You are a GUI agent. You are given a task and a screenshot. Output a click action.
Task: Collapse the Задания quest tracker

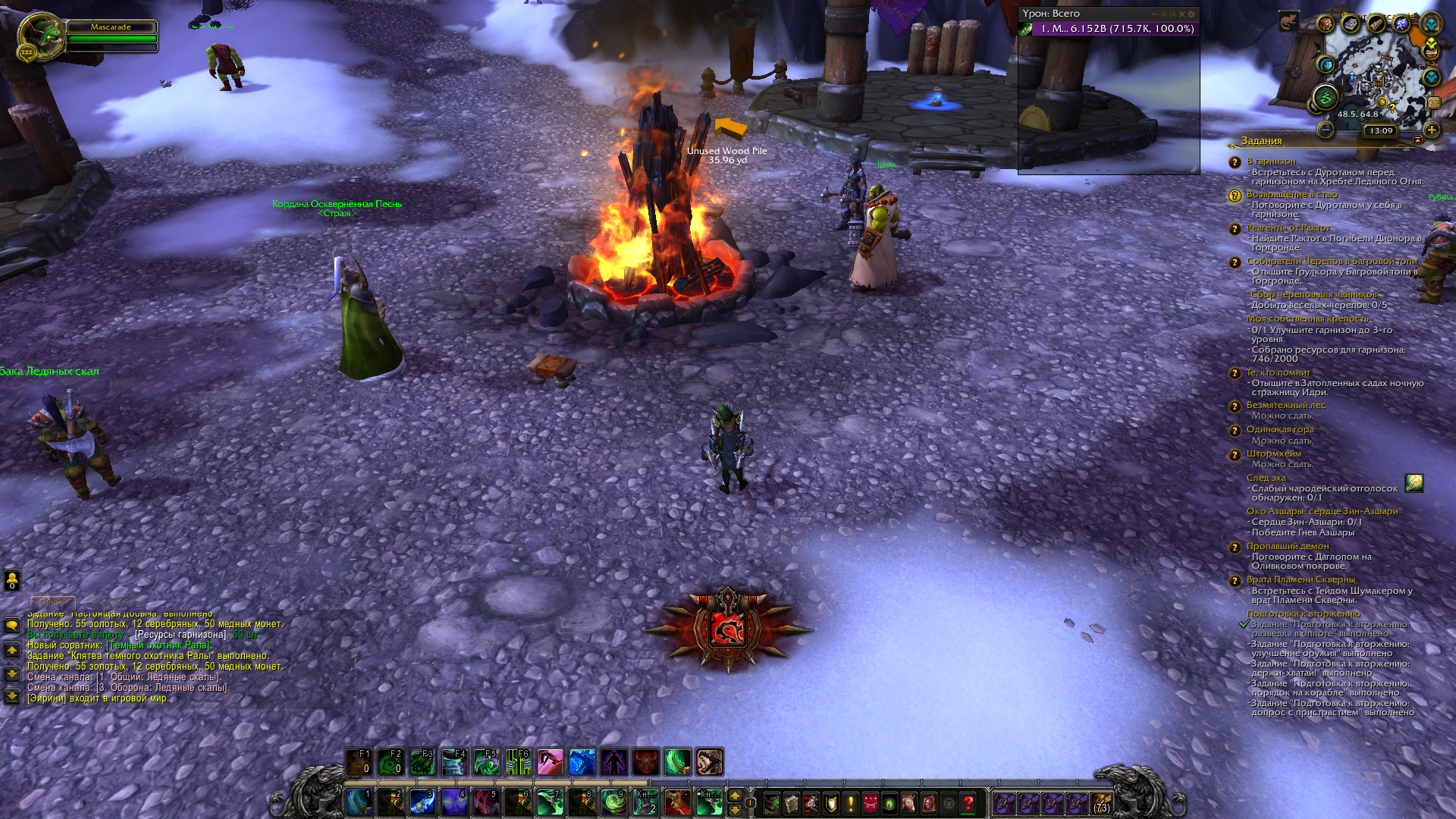pos(1417,140)
